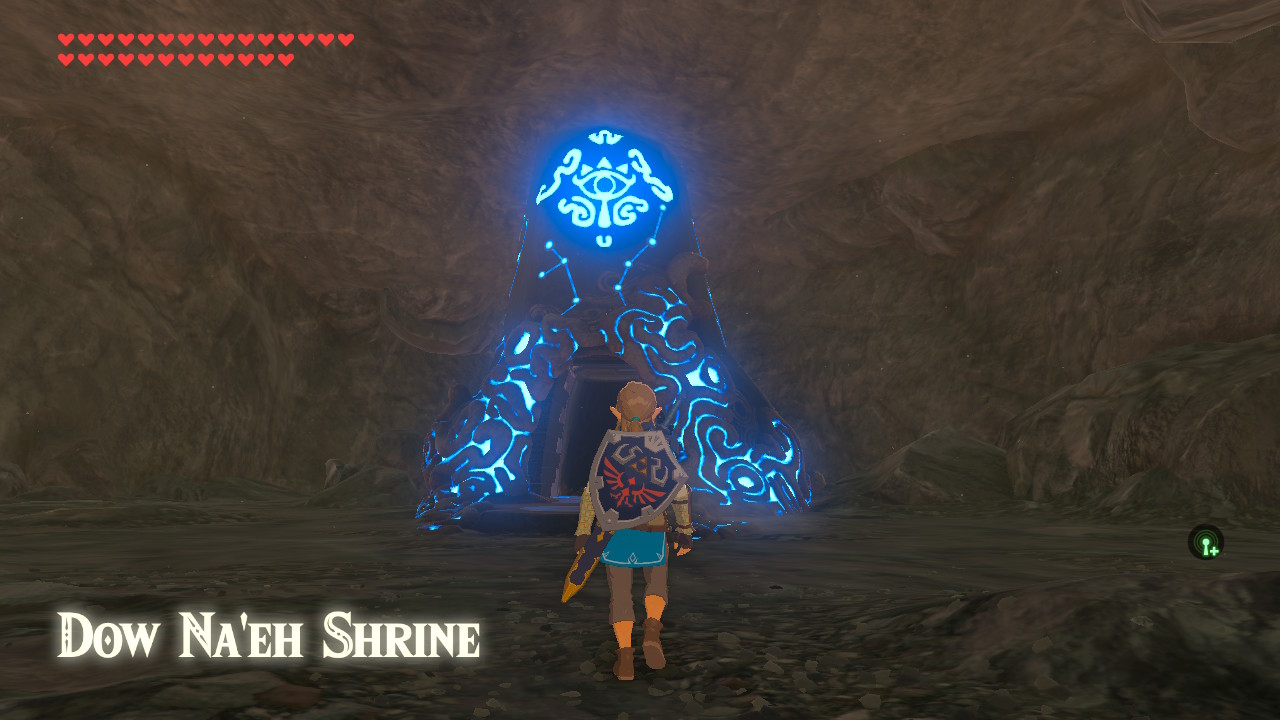Click the plus sign on the green indicator

coord(1214,551)
